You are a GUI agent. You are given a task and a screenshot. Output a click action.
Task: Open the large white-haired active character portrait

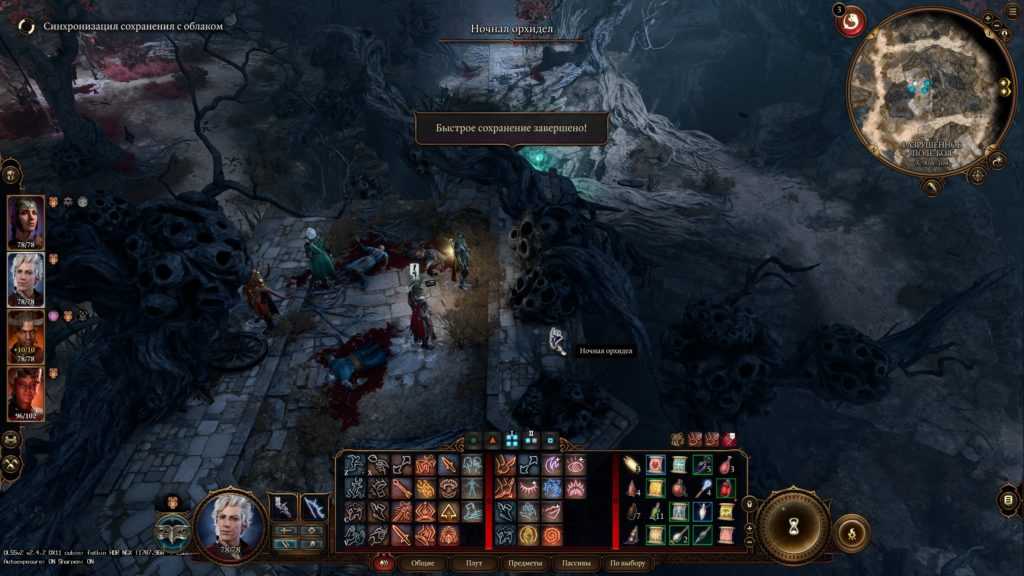(230, 521)
